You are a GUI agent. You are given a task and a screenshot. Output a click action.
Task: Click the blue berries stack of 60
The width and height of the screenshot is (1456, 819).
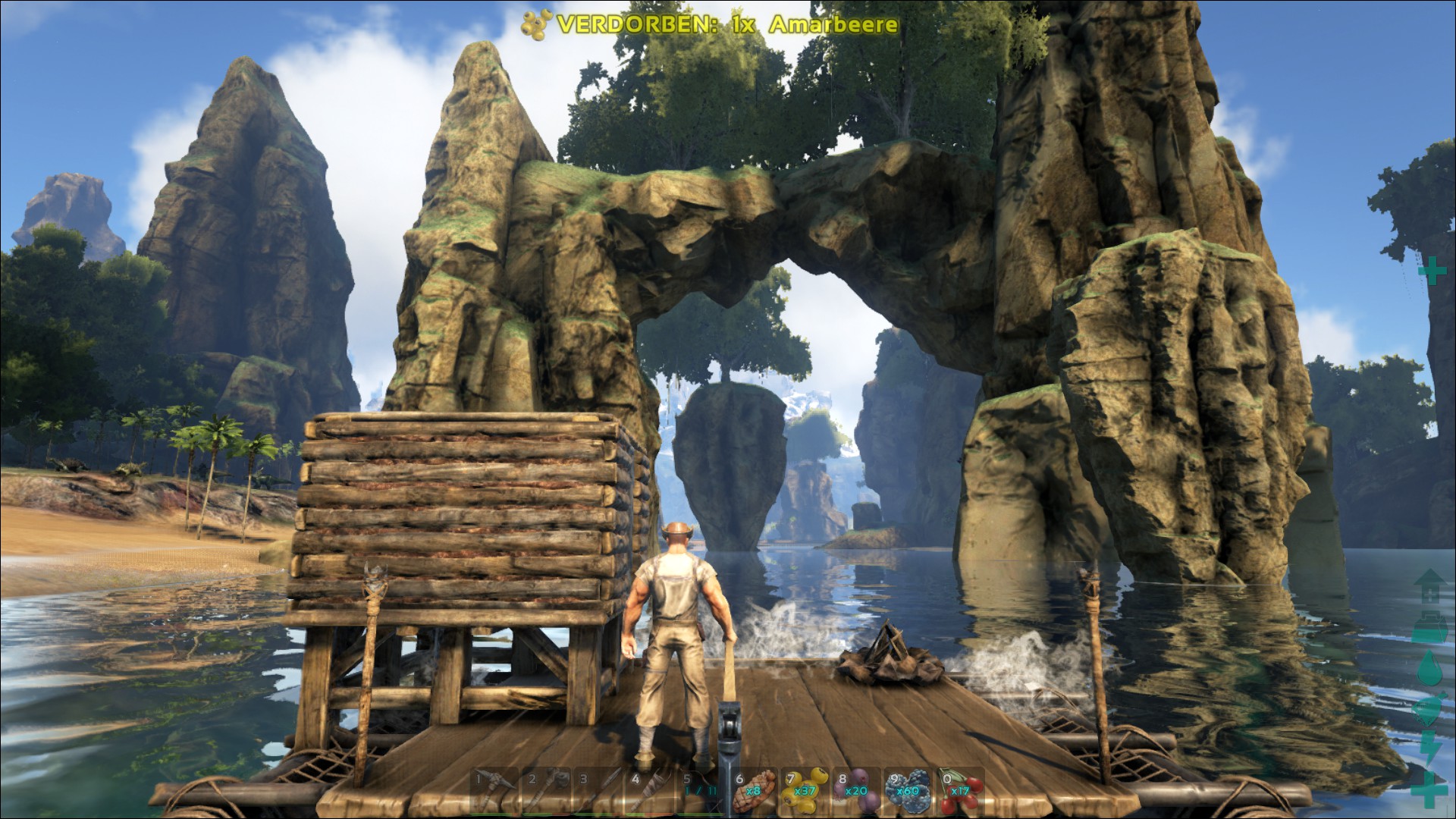908,789
